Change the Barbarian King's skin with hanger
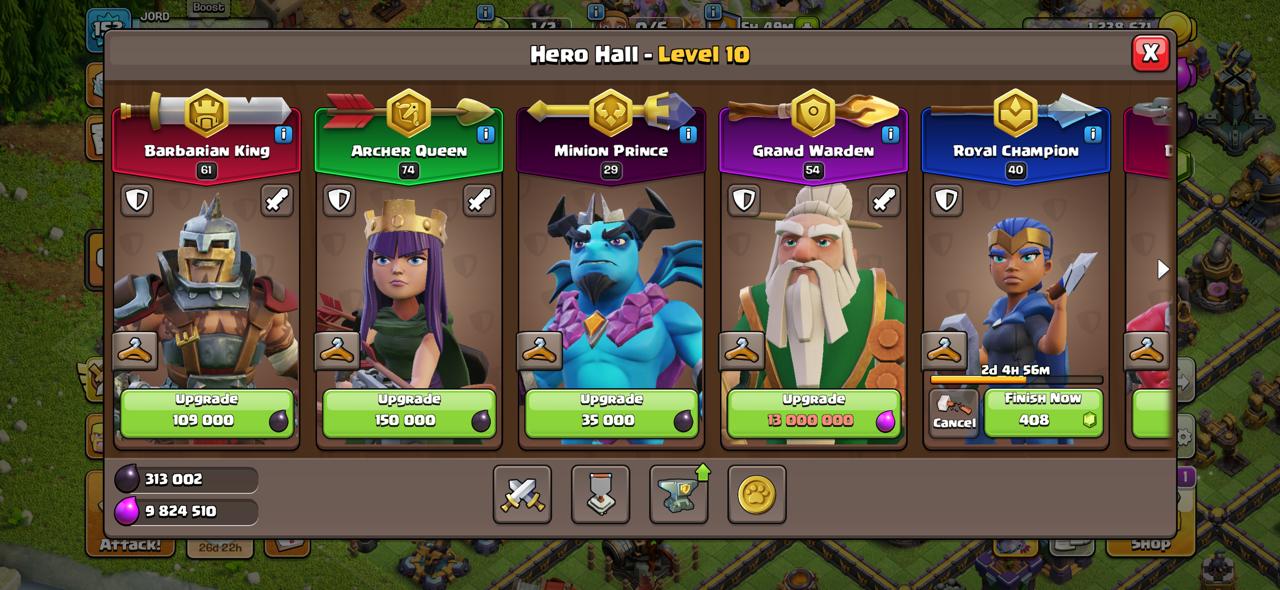The width and height of the screenshot is (1280, 590). (x=135, y=351)
